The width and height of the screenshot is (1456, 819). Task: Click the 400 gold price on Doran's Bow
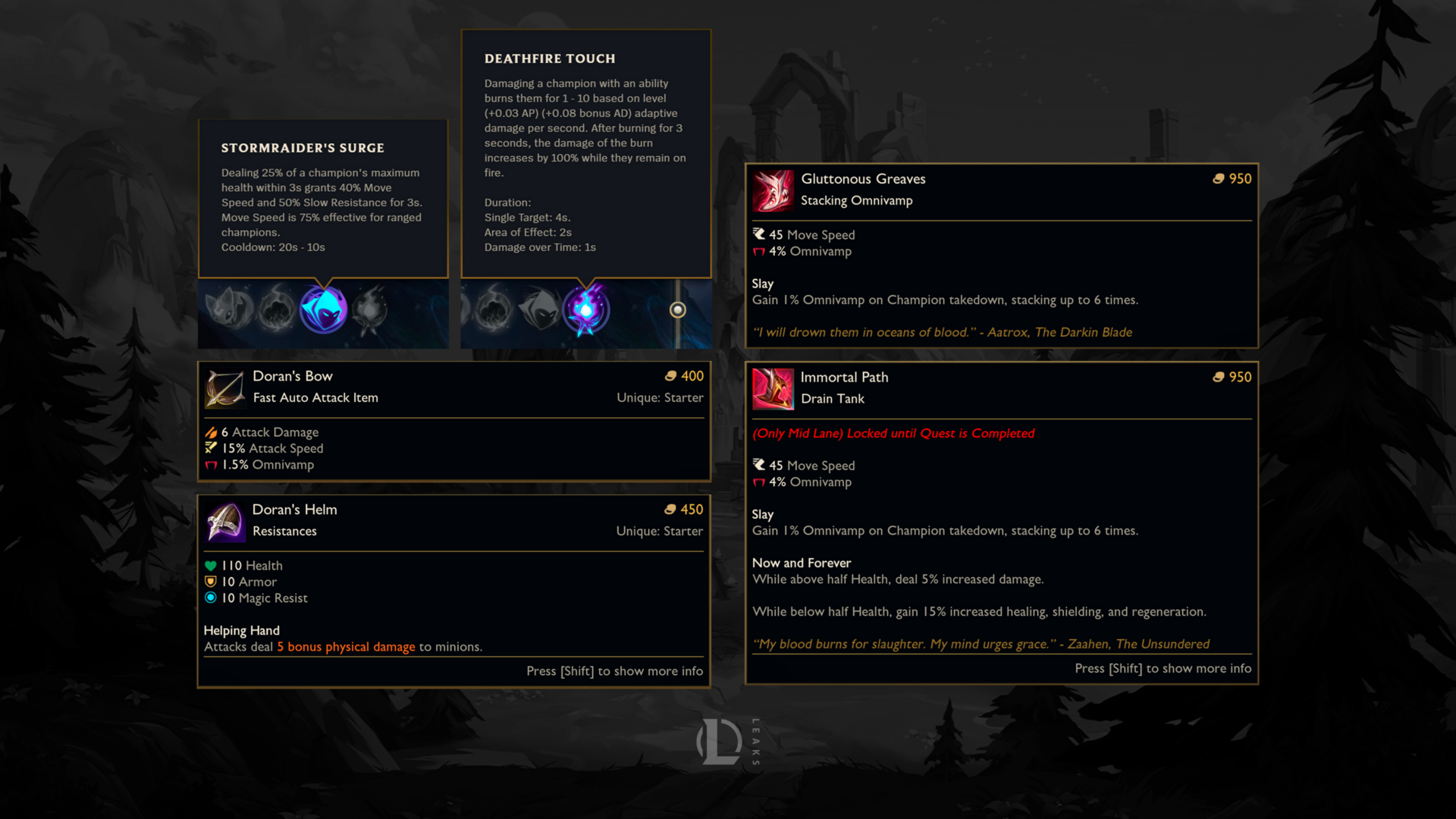pyautogui.click(x=692, y=376)
